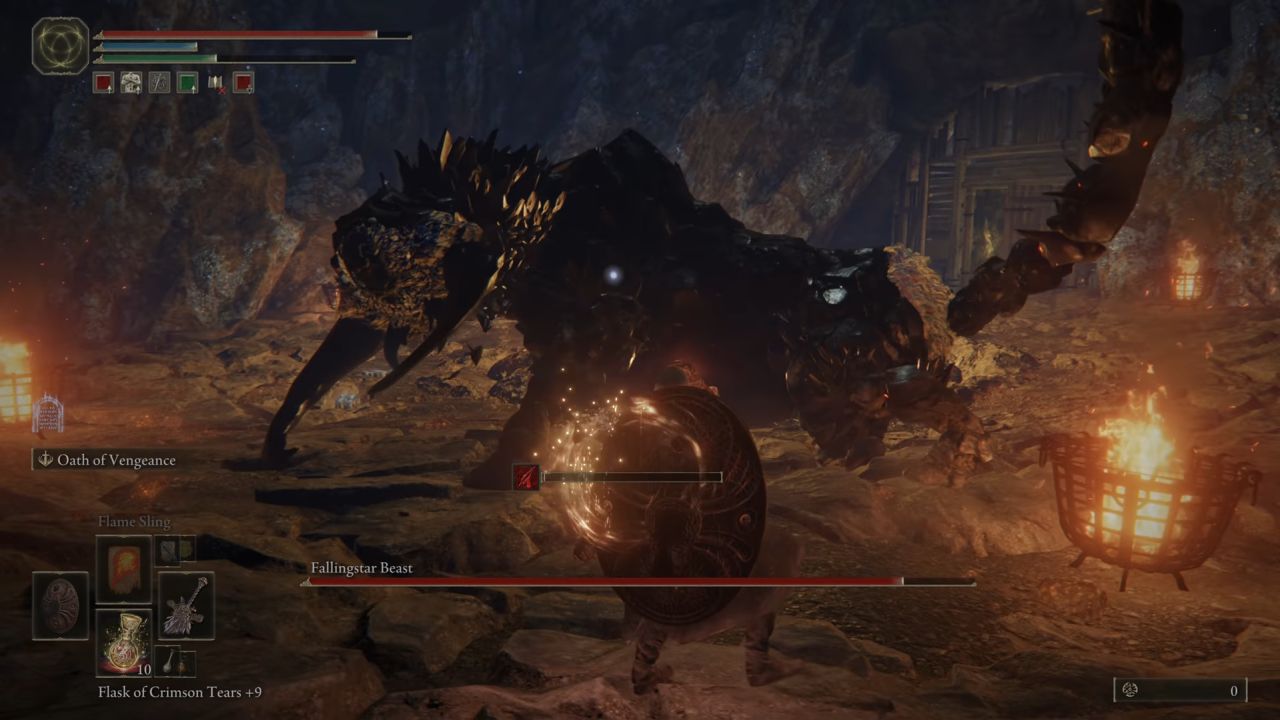The width and height of the screenshot is (1280, 720).
Task: Click the round talisman icon in left quick slot
Action: (59, 605)
